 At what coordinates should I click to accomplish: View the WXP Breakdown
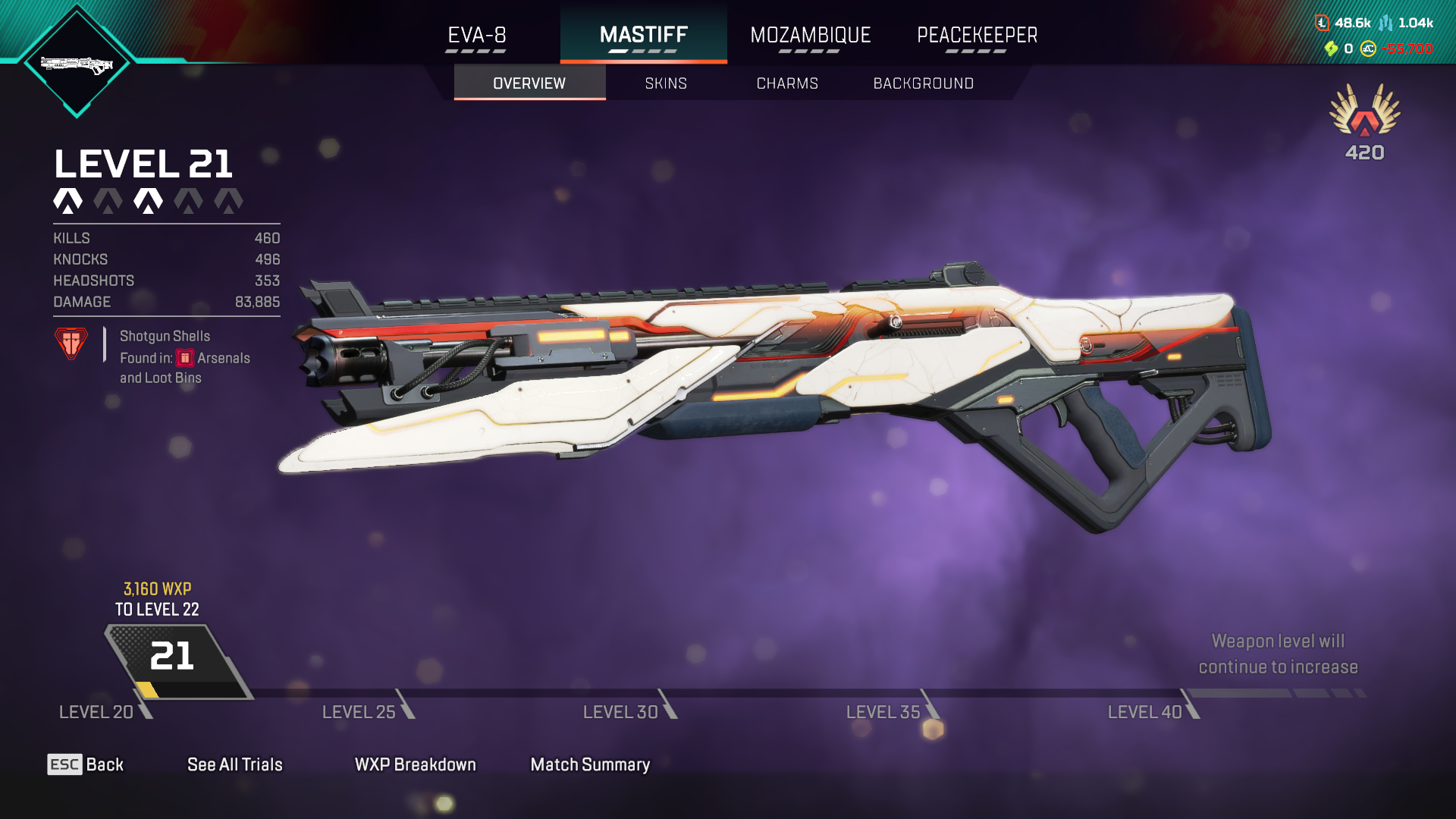pyautogui.click(x=416, y=764)
